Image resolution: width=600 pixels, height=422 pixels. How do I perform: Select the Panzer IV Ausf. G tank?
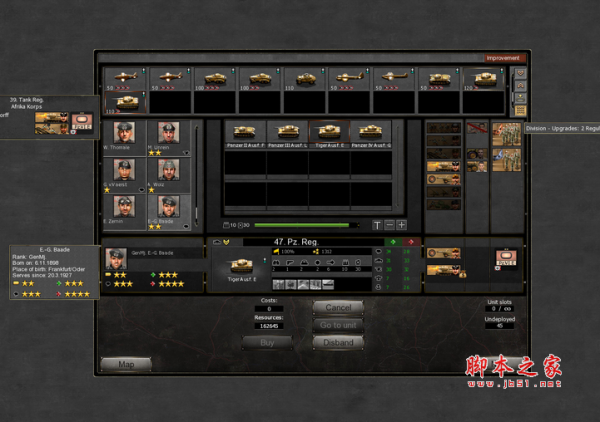point(372,133)
